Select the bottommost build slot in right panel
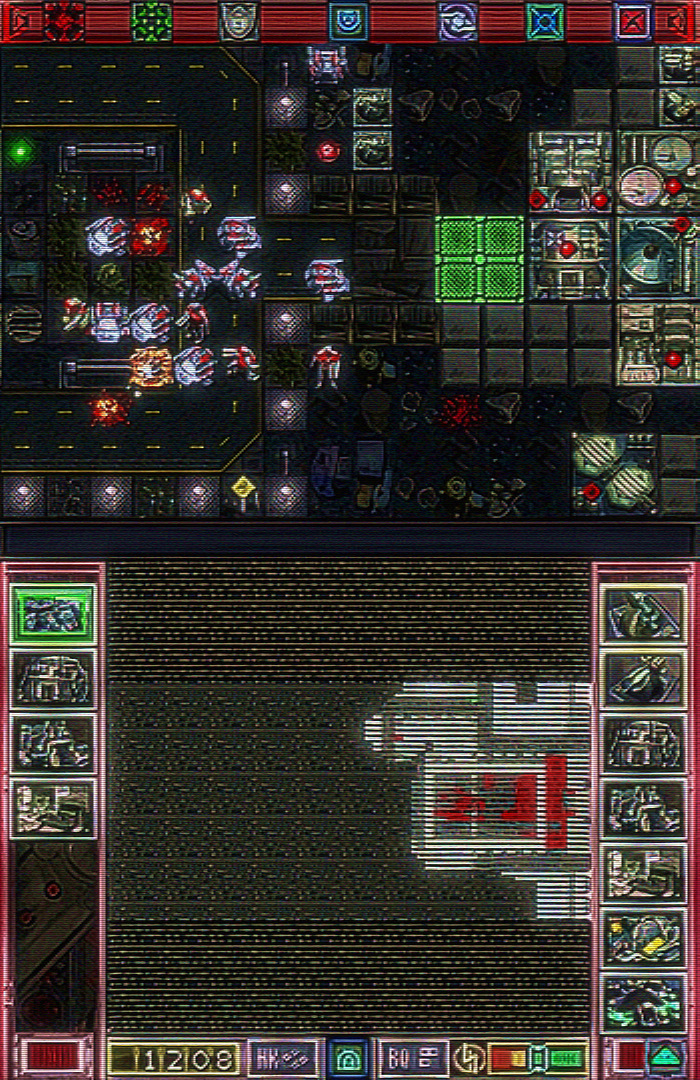The width and height of the screenshot is (700, 1080). [x=645, y=1000]
